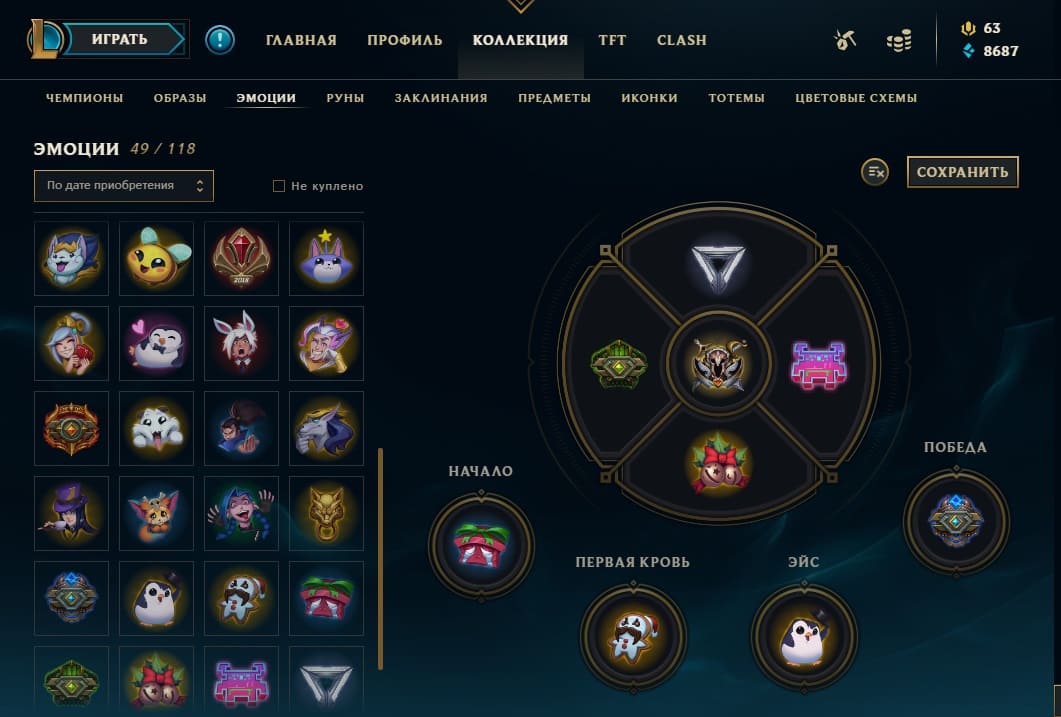Go to the ПРОФИЛЬ section

[x=404, y=41]
